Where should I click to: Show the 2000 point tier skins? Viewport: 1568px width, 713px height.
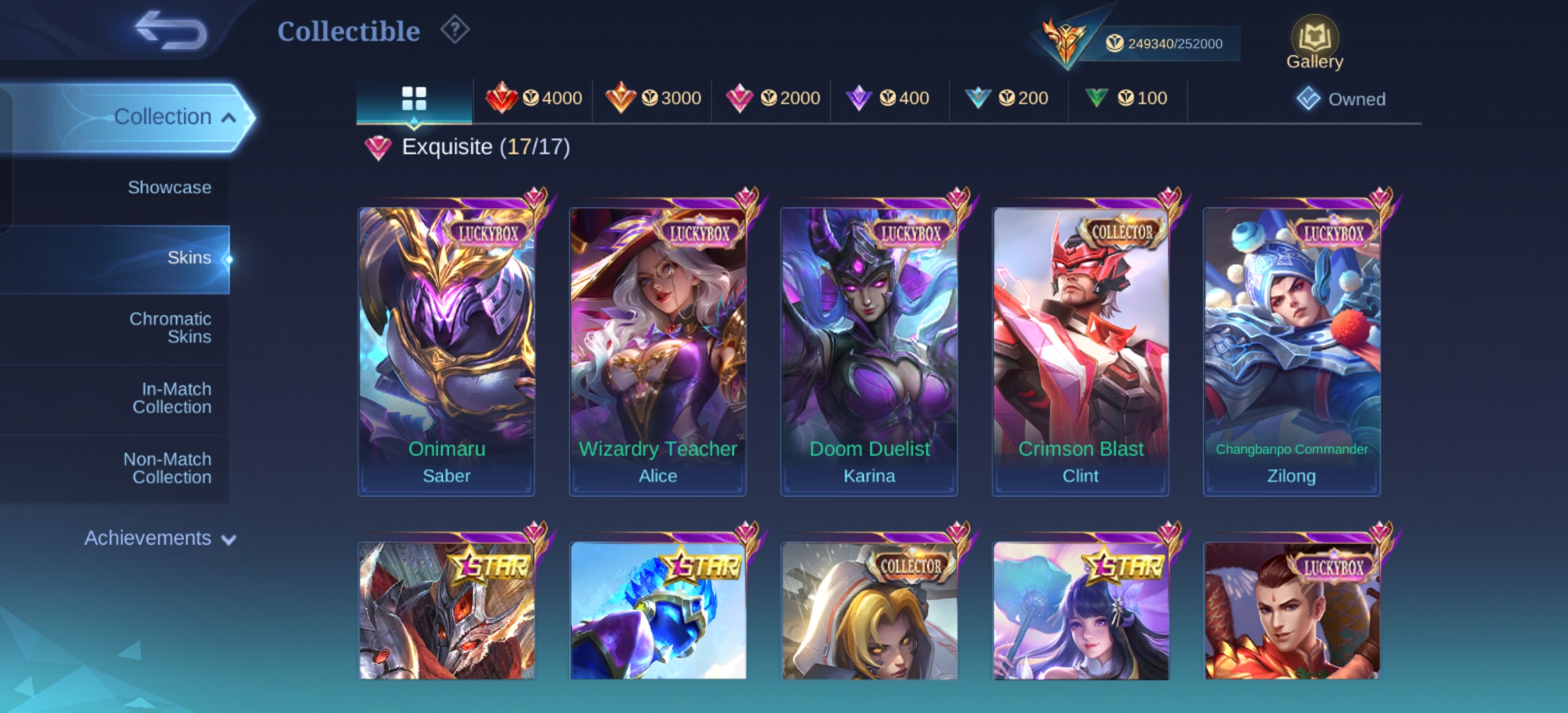[x=772, y=98]
